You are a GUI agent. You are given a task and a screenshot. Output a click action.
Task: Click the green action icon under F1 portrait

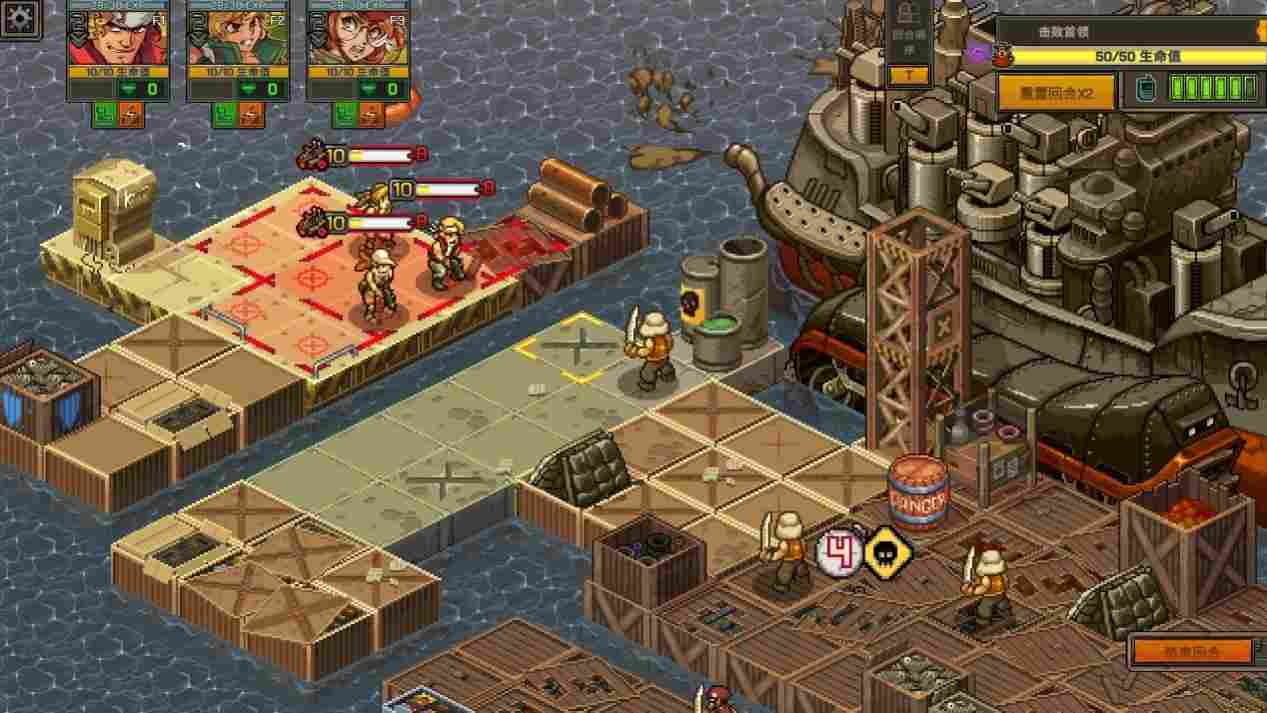105,115
